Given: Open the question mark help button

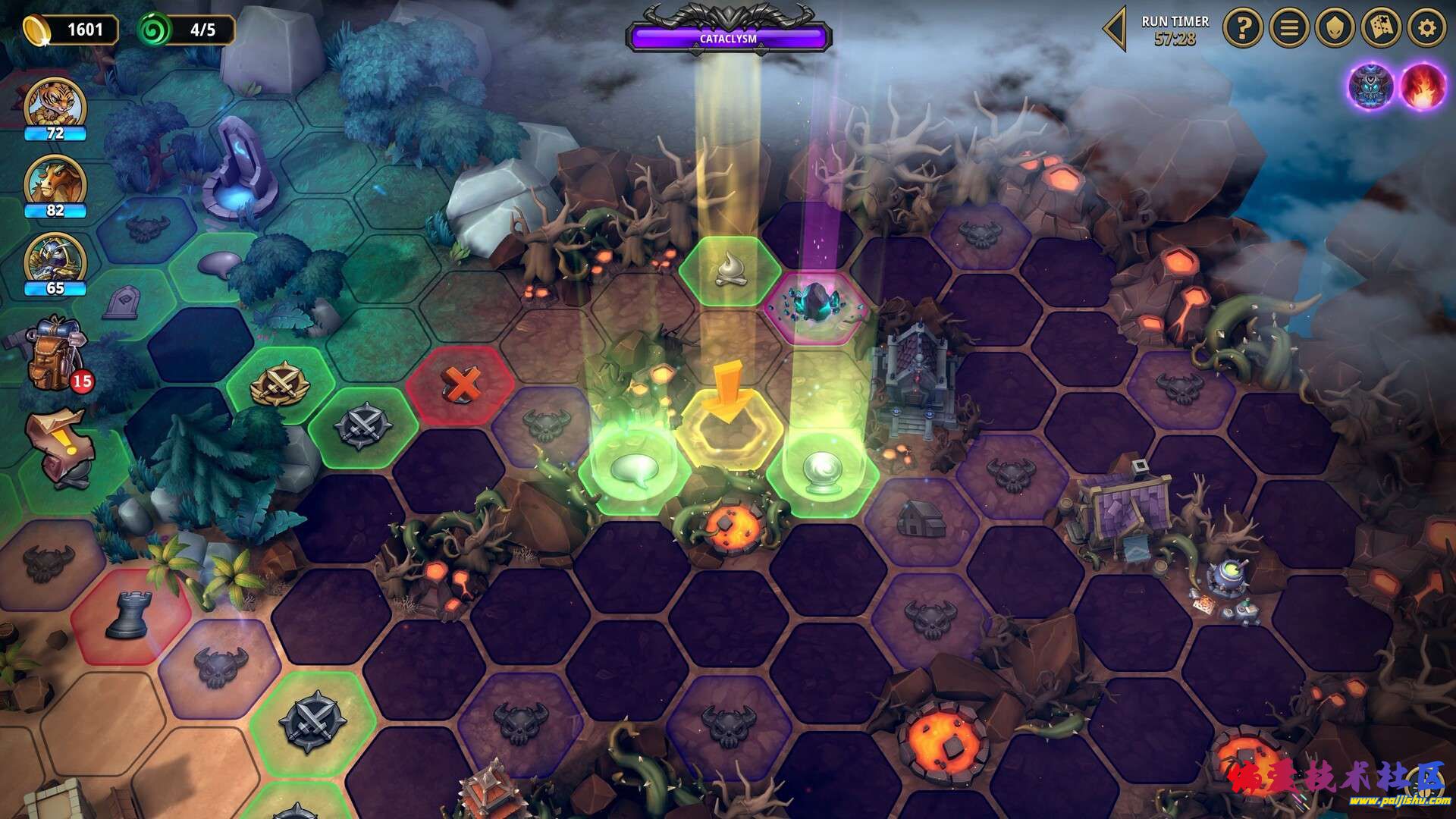Looking at the screenshot, I should [1243, 29].
